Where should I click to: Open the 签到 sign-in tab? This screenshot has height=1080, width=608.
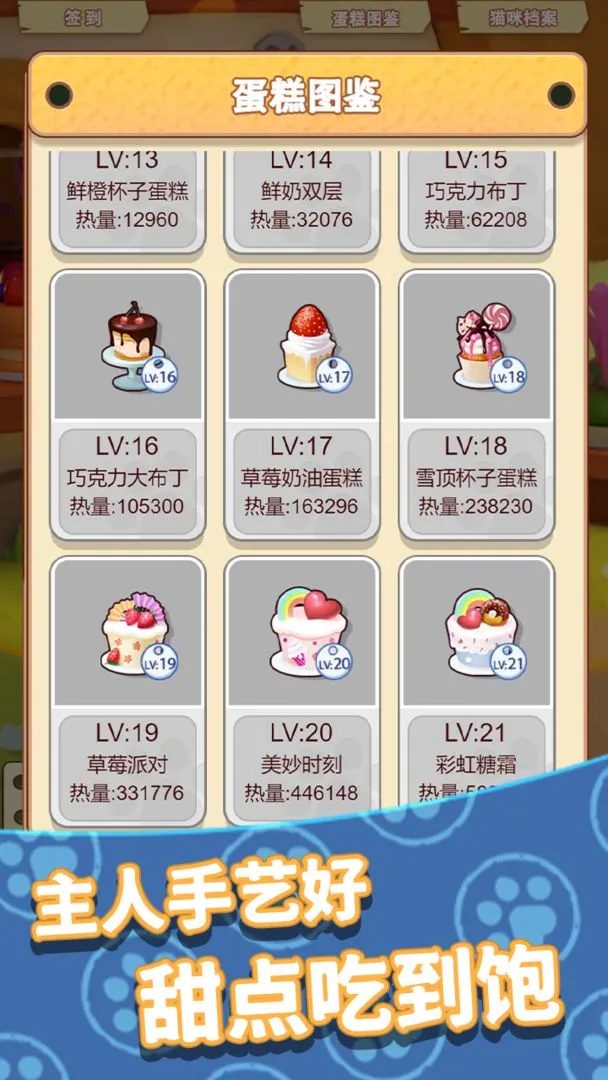coord(83,18)
